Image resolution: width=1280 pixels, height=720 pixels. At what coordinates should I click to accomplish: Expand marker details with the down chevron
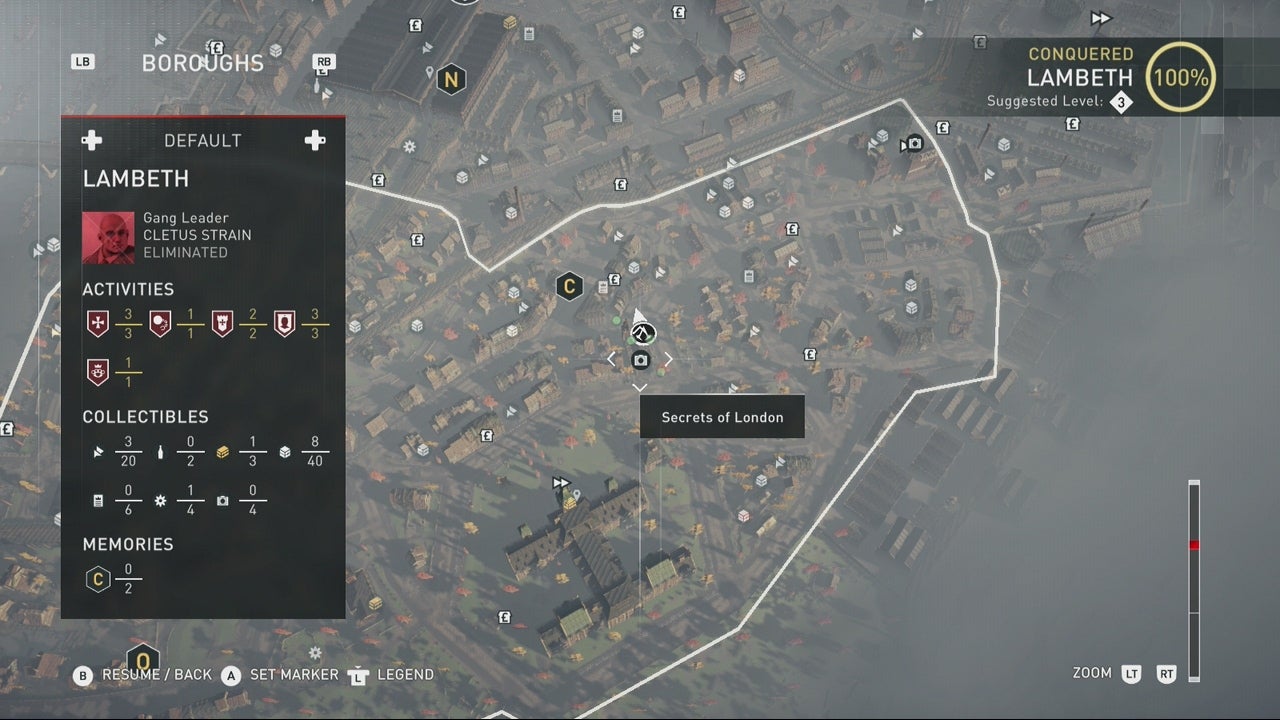point(640,388)
